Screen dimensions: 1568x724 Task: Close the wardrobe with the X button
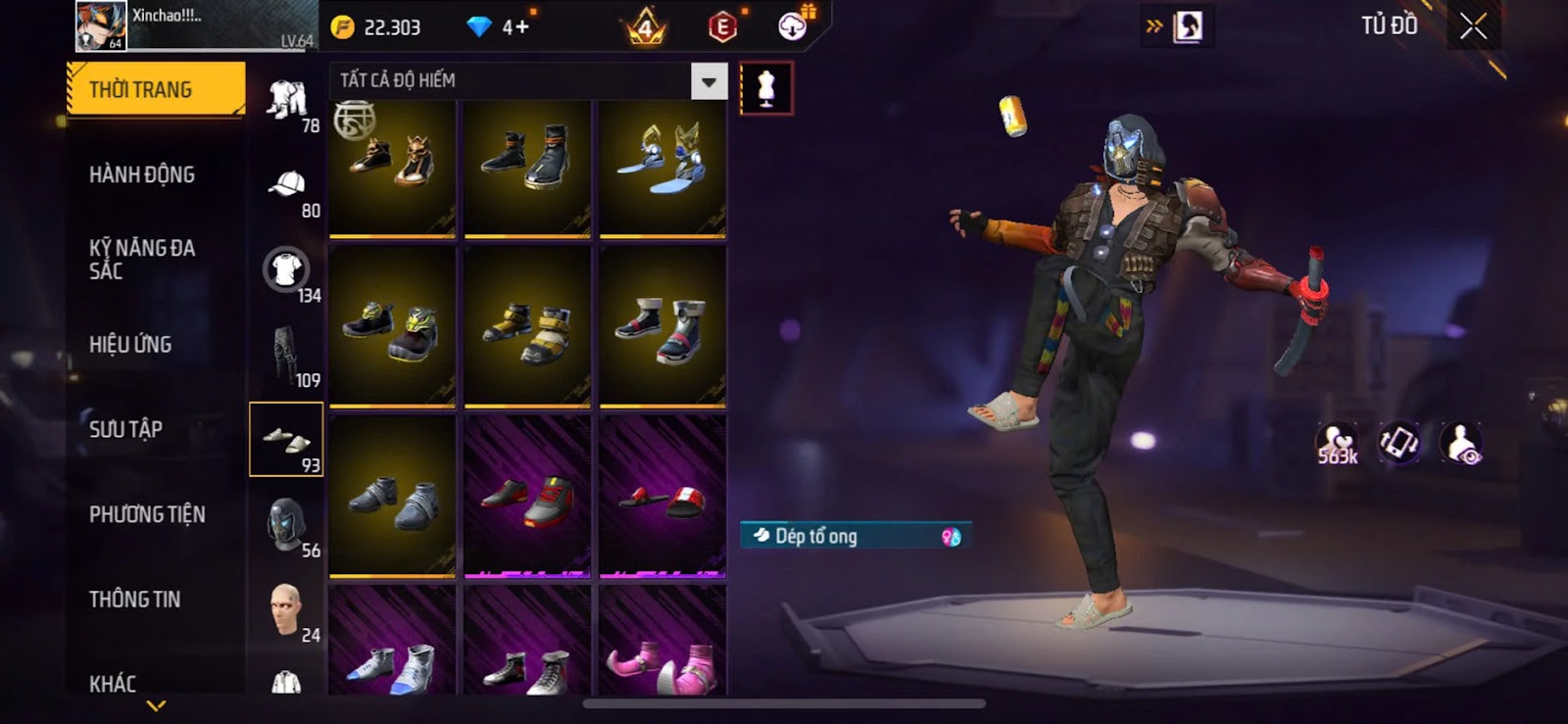pos(1473,26)
